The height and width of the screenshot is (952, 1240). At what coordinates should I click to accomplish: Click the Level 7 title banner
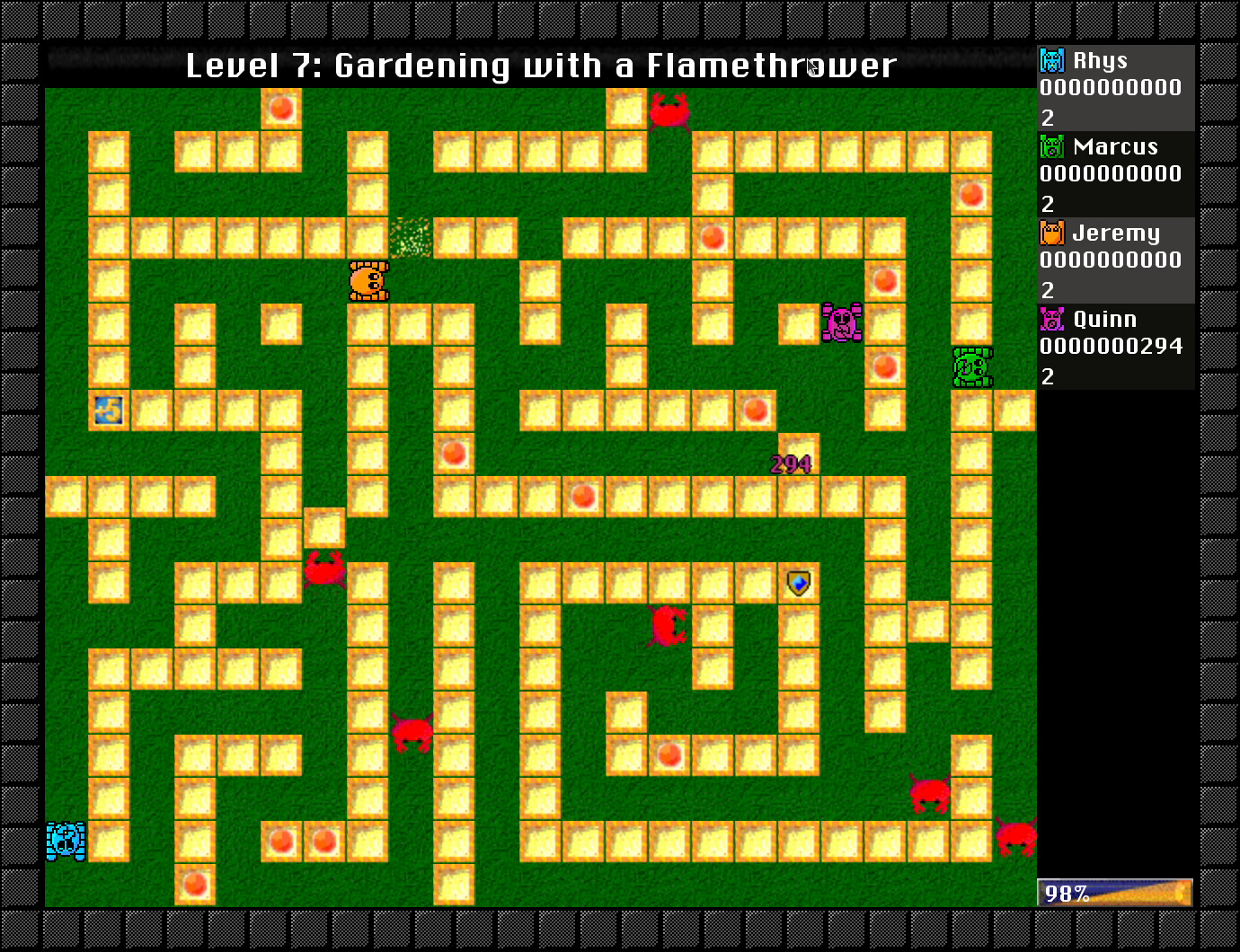pyautogui.click(x=539, y=66)
